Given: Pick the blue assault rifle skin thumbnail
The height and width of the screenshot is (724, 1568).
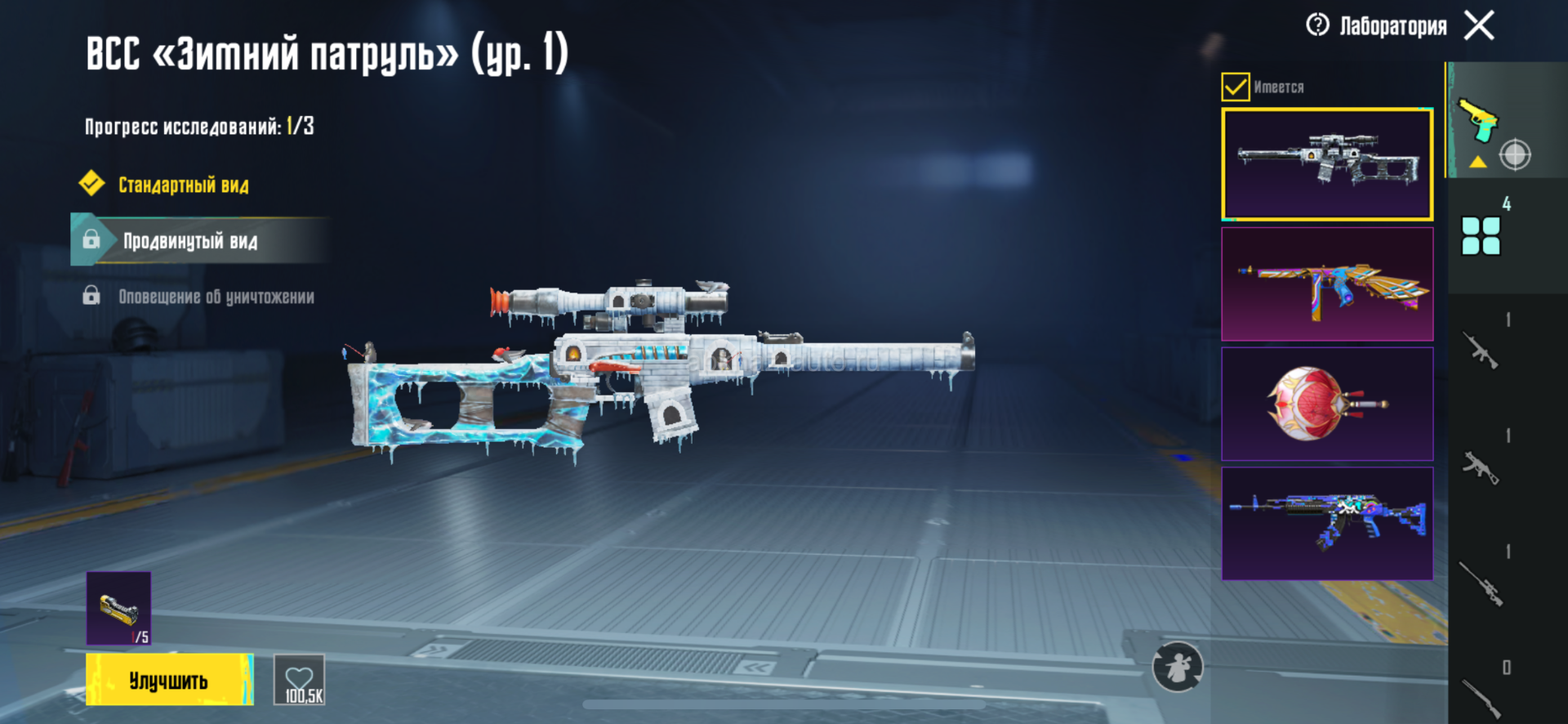Looking at the screenshot, I should coord(1327,523).
